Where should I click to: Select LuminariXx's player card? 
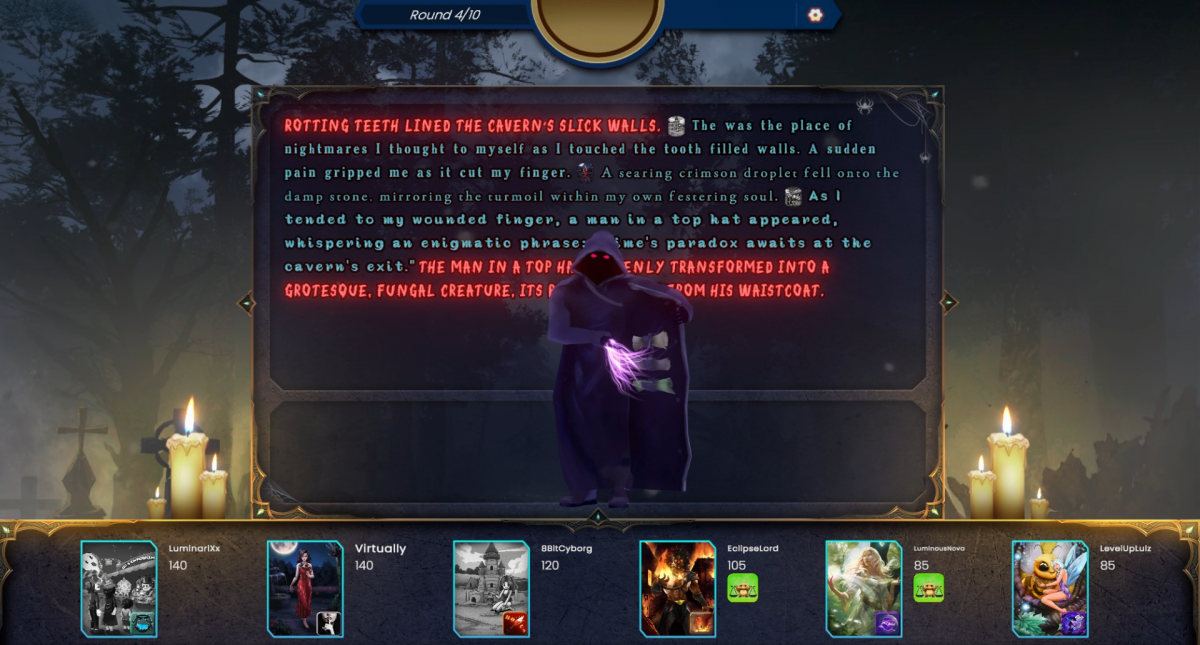coord(119,589)
